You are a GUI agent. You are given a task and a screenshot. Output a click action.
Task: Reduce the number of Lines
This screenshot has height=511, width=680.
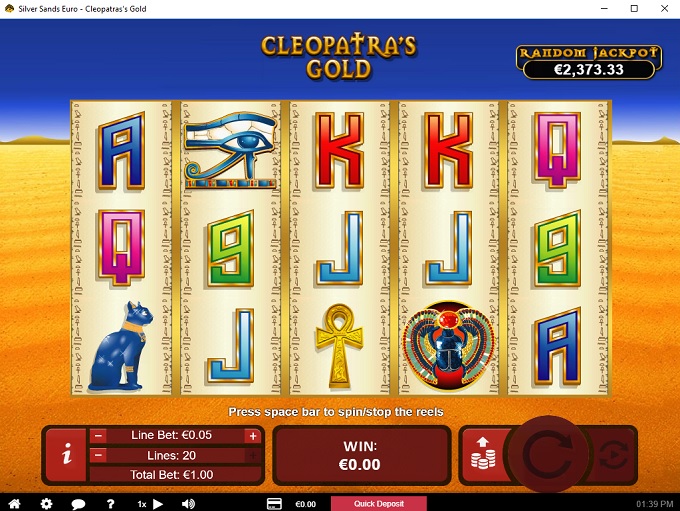coord(99,455)
